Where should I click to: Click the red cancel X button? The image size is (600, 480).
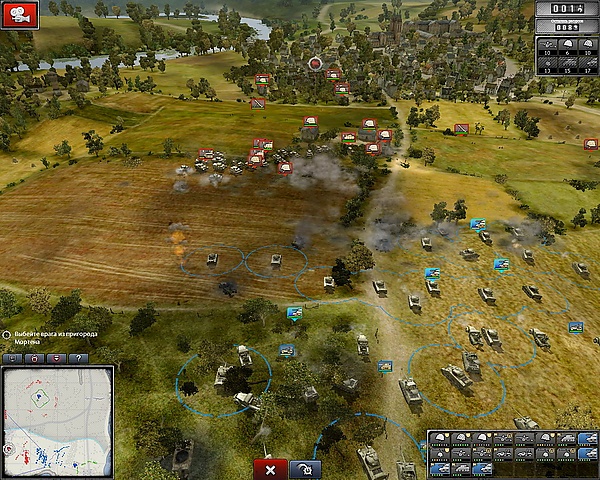pos(270,469)
